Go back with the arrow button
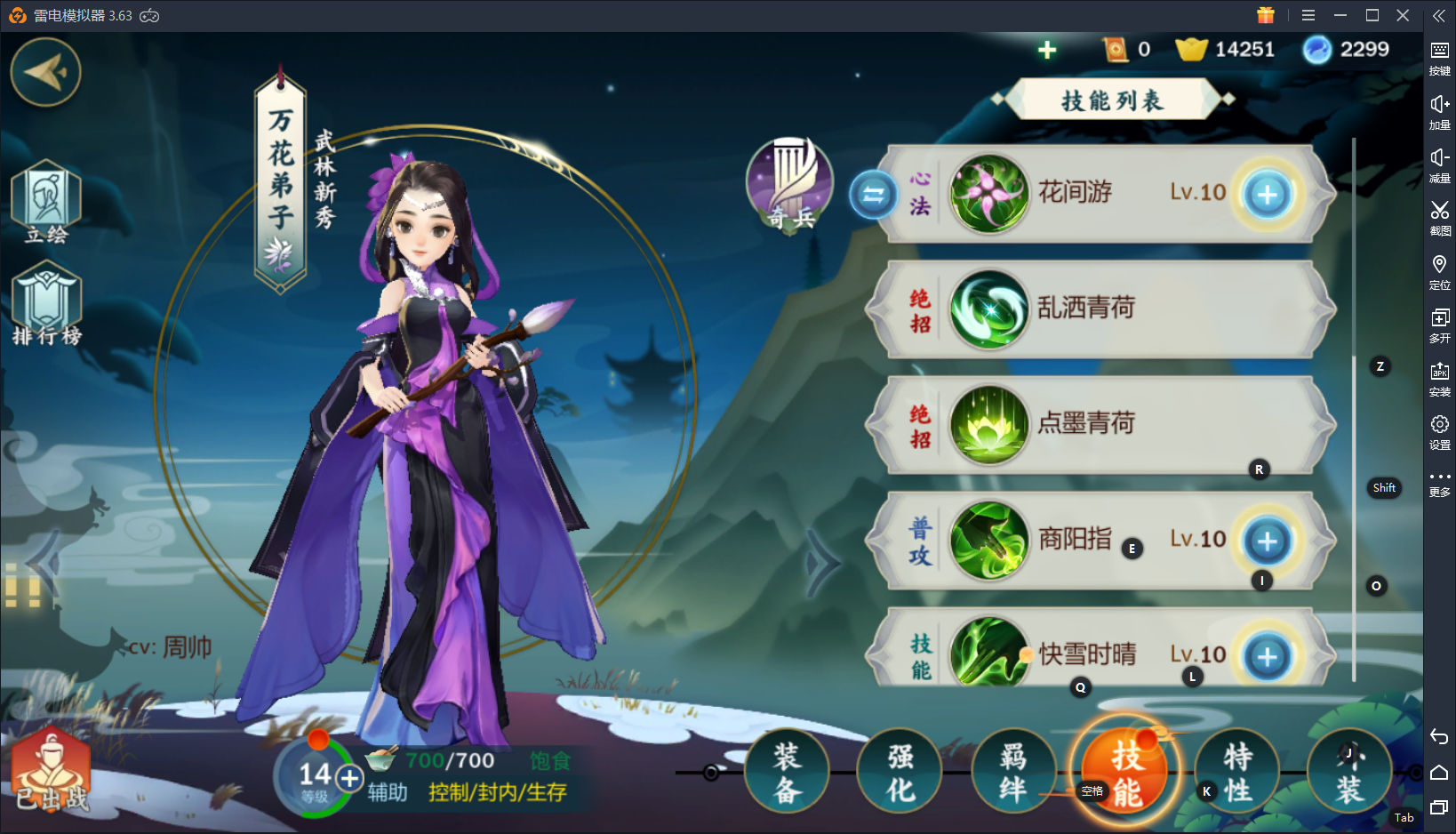 click(x=45, y=71)
